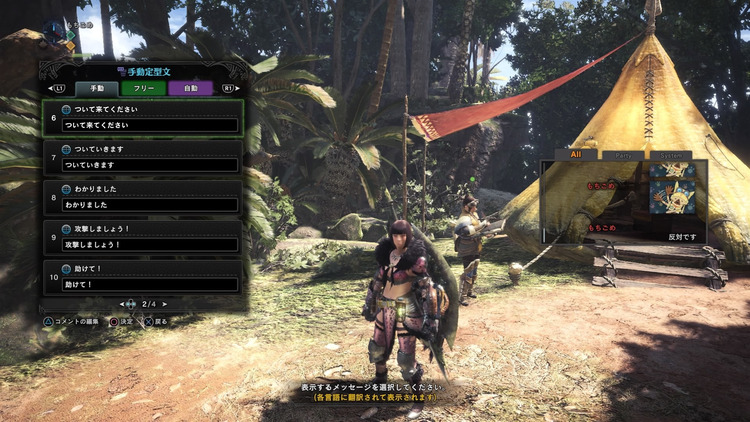The width and height of the screenshot is (750, 422).
Task: Click the waving Palico sticker in chat
Action: [x=671, y=196]
